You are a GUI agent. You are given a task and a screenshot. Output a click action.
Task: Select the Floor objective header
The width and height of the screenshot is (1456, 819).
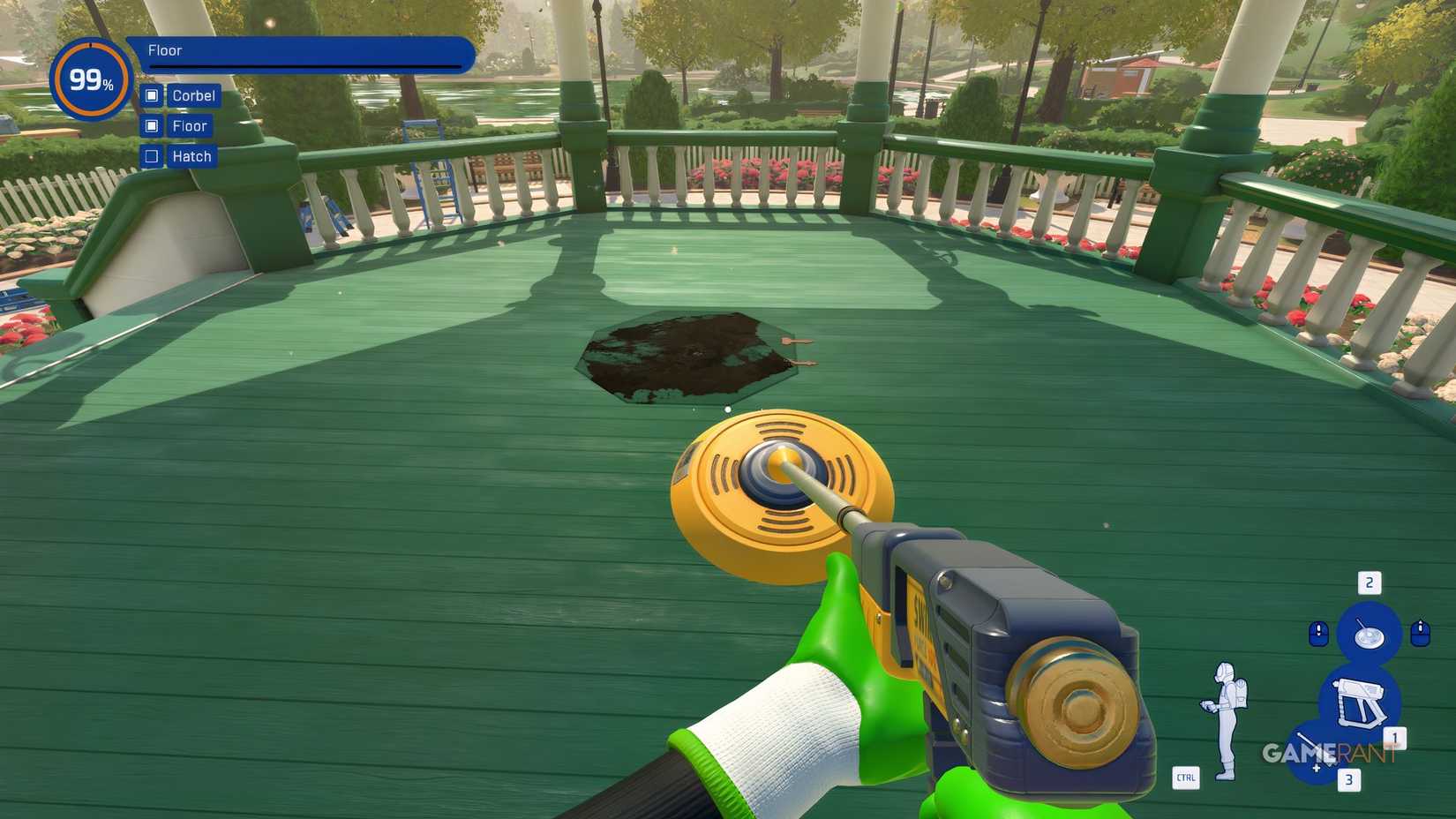pyautogui.click(x=164, y=50)
